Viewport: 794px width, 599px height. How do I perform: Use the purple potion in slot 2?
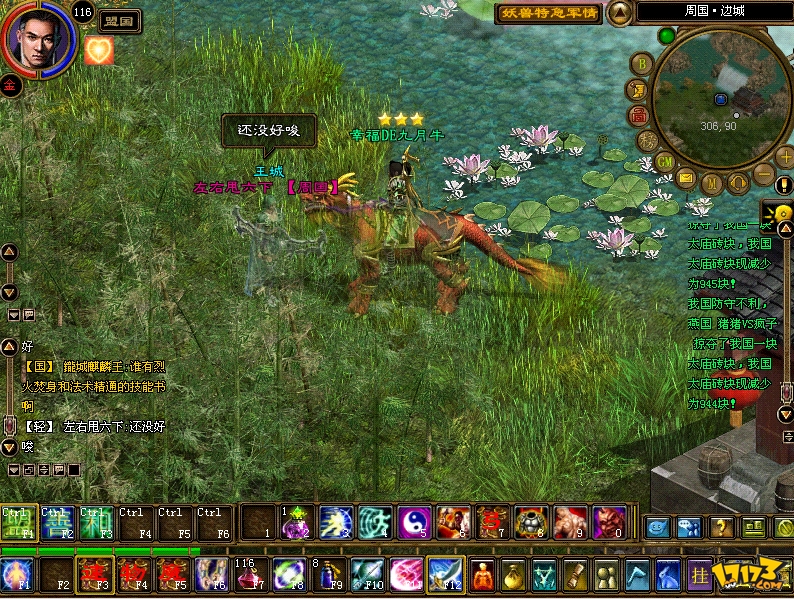click(x=296, y=522)
